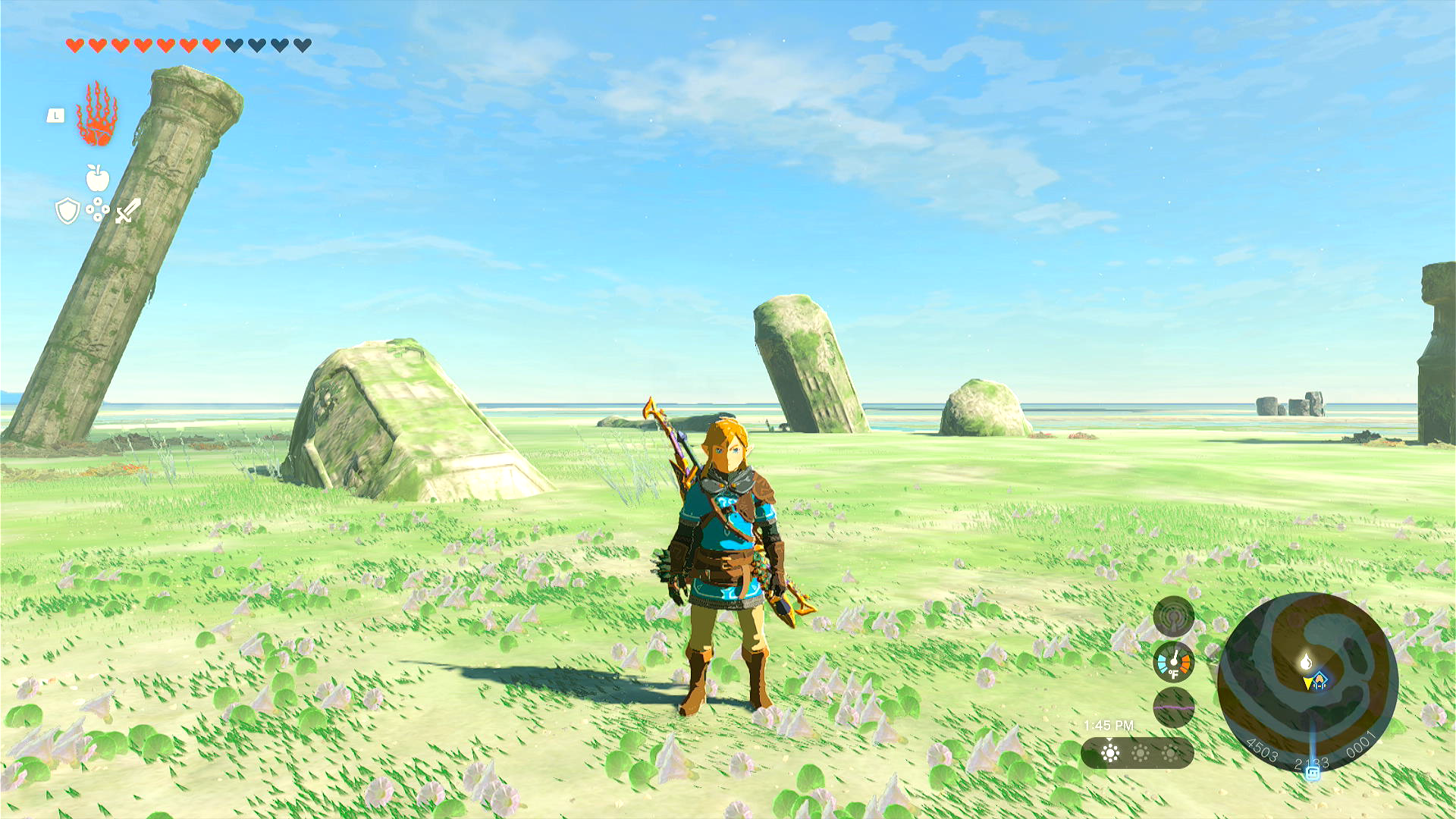1456x819 pixels.
Task: Click the purple noise meter circle
Action: pyautogui.click(x=1173, y=708)
